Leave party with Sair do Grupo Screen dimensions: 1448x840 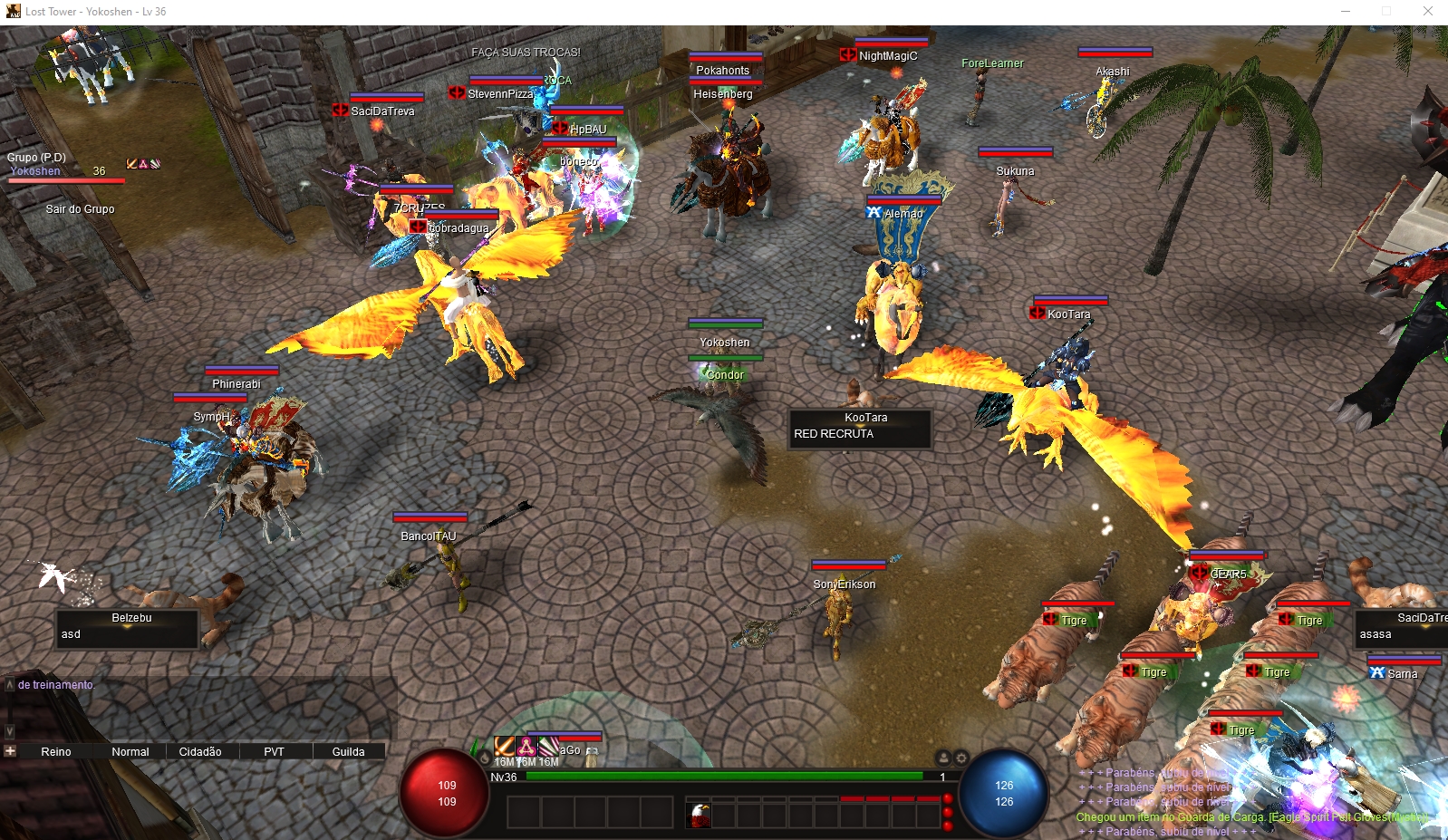point(80,209)
